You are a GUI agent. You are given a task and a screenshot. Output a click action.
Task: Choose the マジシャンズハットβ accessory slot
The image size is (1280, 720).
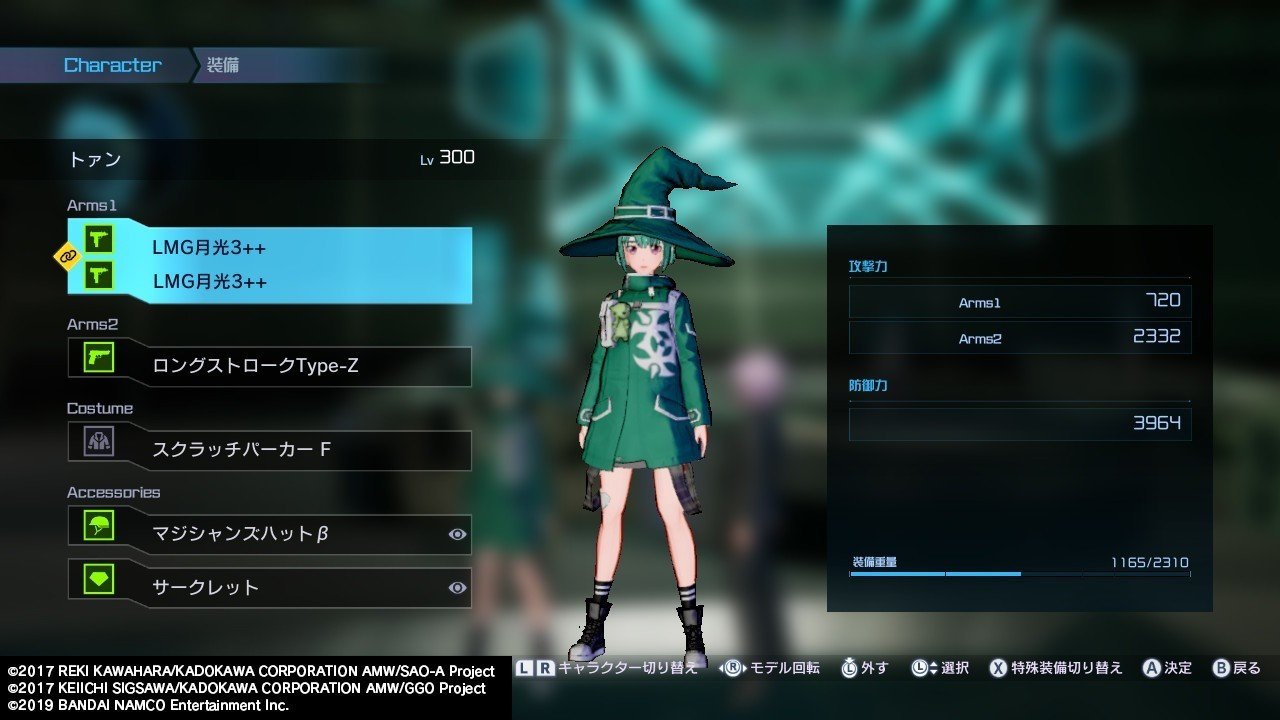pyautogui.click(x=270, y=534)
